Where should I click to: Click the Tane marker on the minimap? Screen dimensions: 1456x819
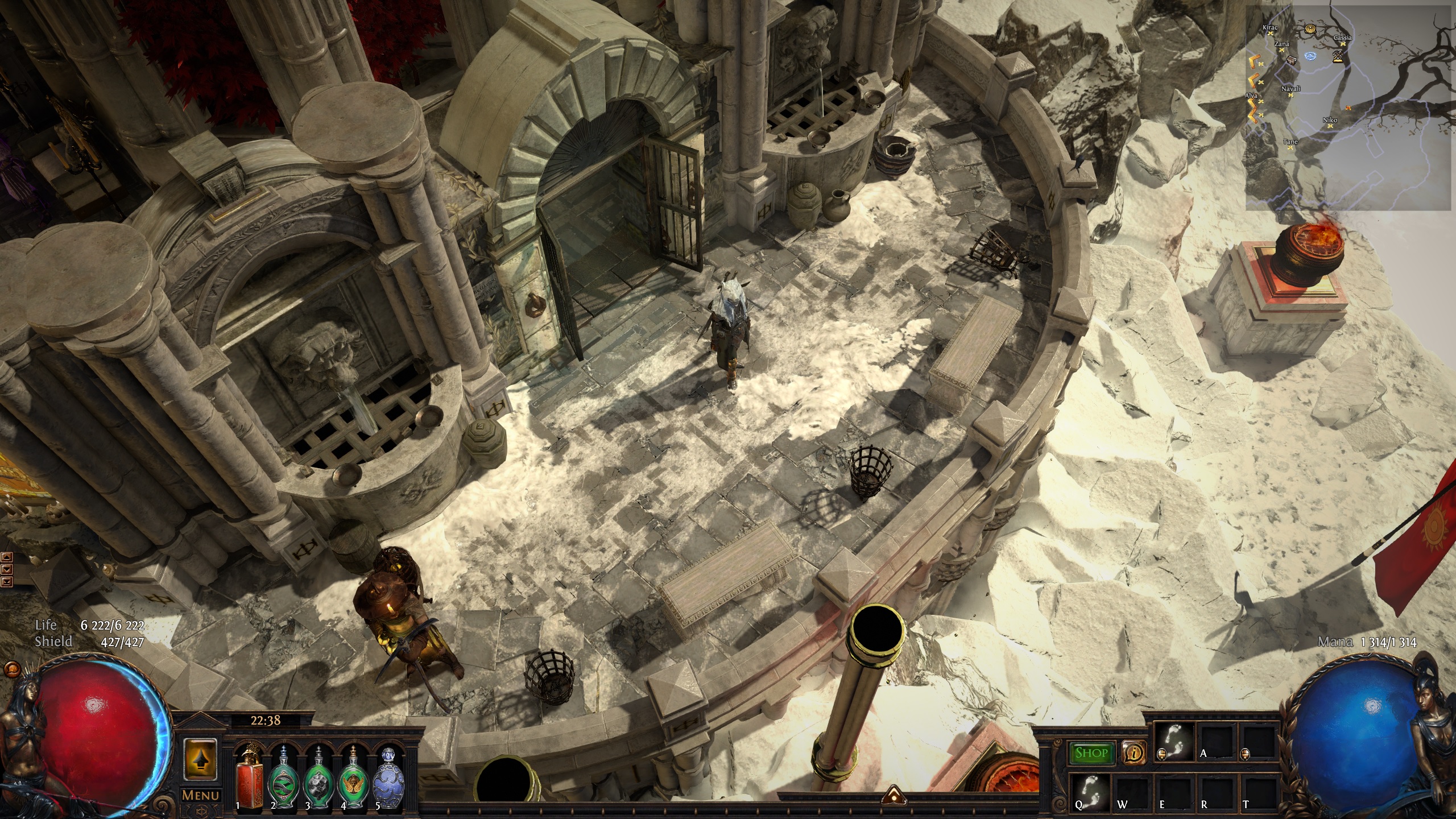1290,147
